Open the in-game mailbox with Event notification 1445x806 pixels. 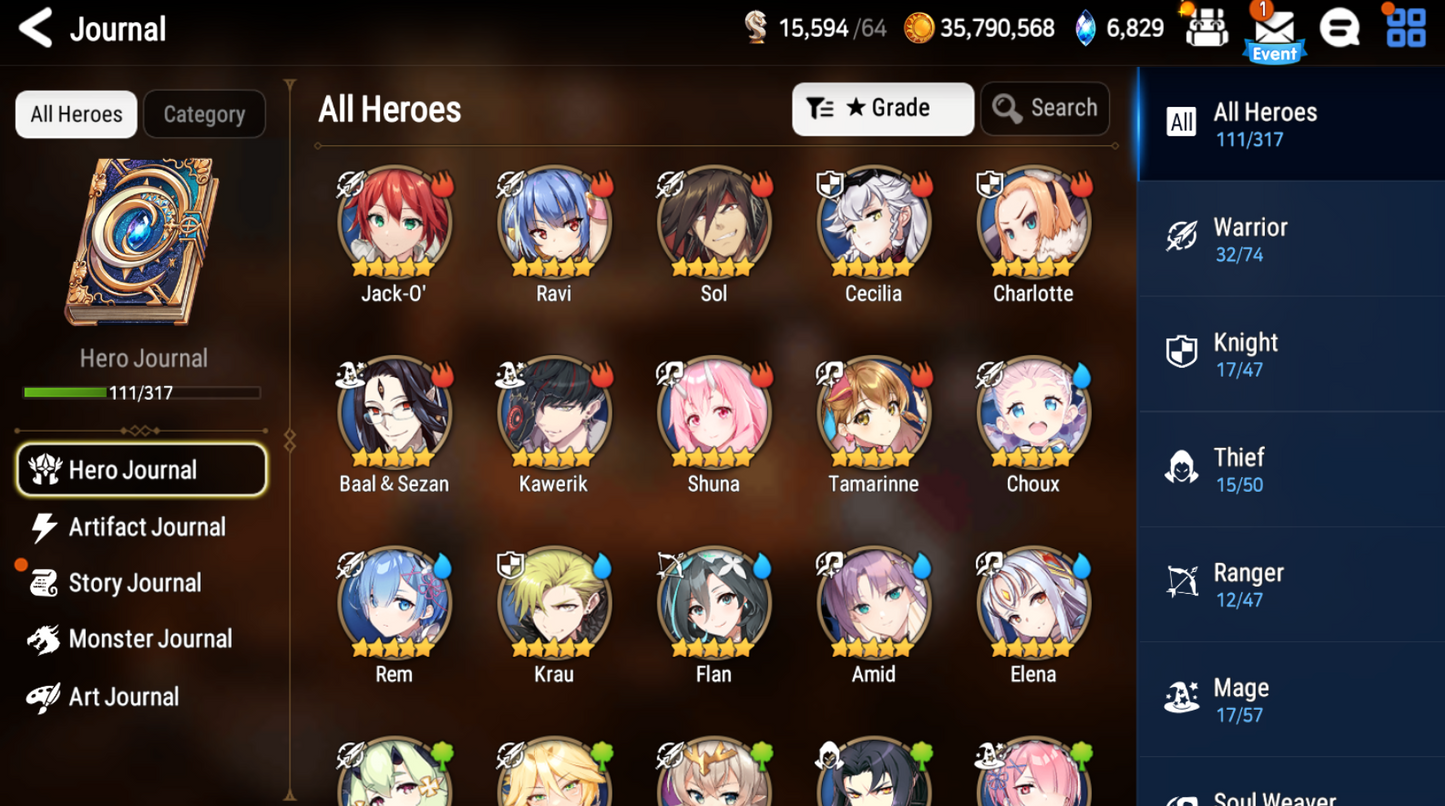[1274, 30]
